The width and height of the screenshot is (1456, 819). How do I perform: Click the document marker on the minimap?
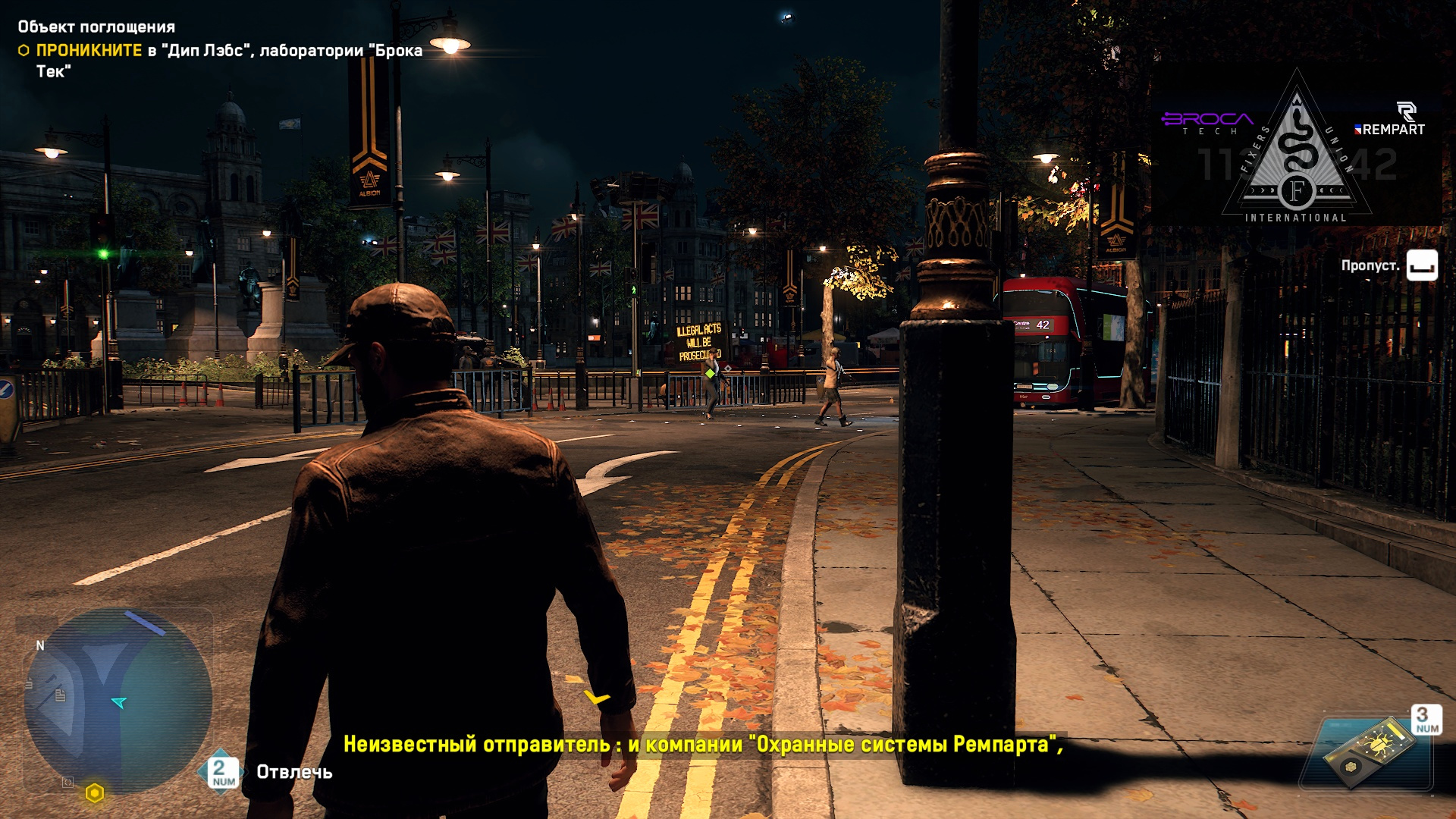coord(61,695)
